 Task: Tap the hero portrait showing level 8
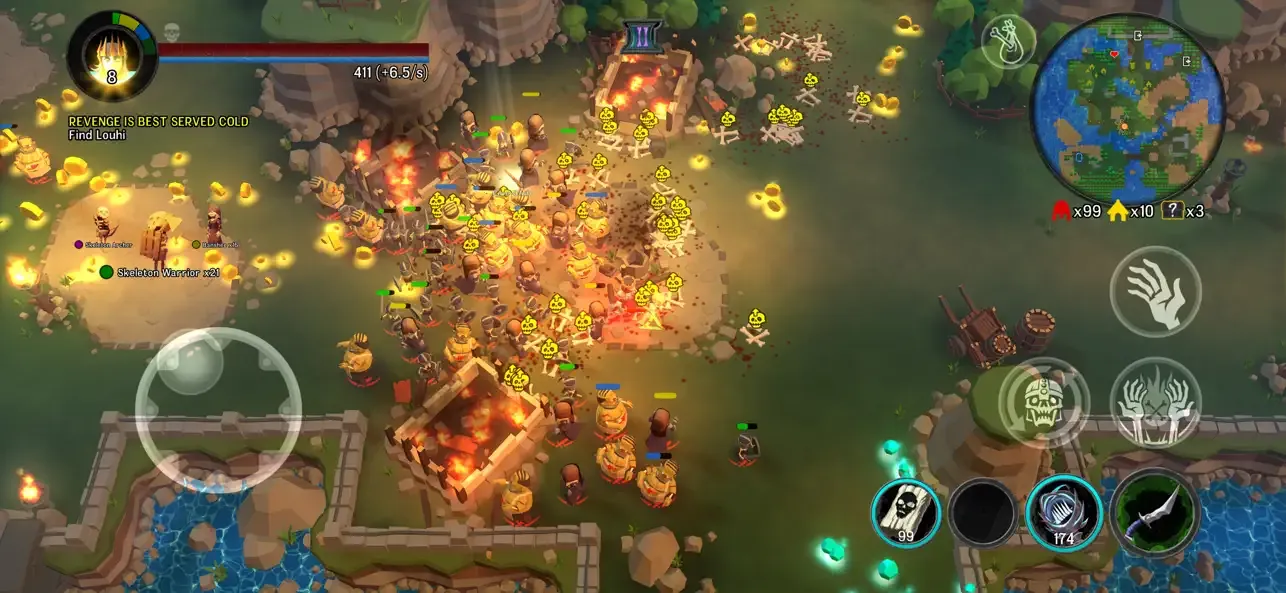coord(112,56)
